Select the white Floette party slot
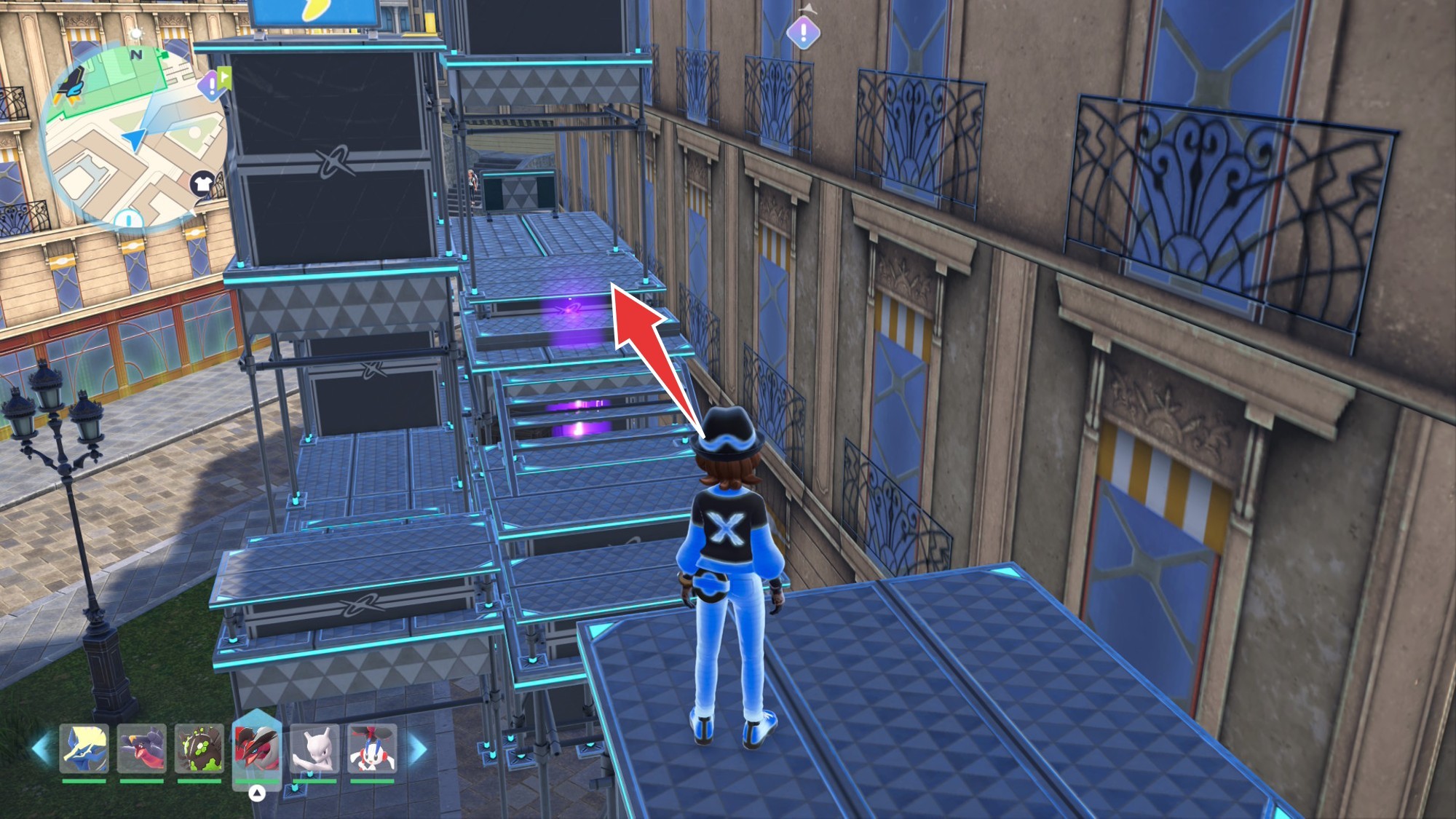 point(372,748)
